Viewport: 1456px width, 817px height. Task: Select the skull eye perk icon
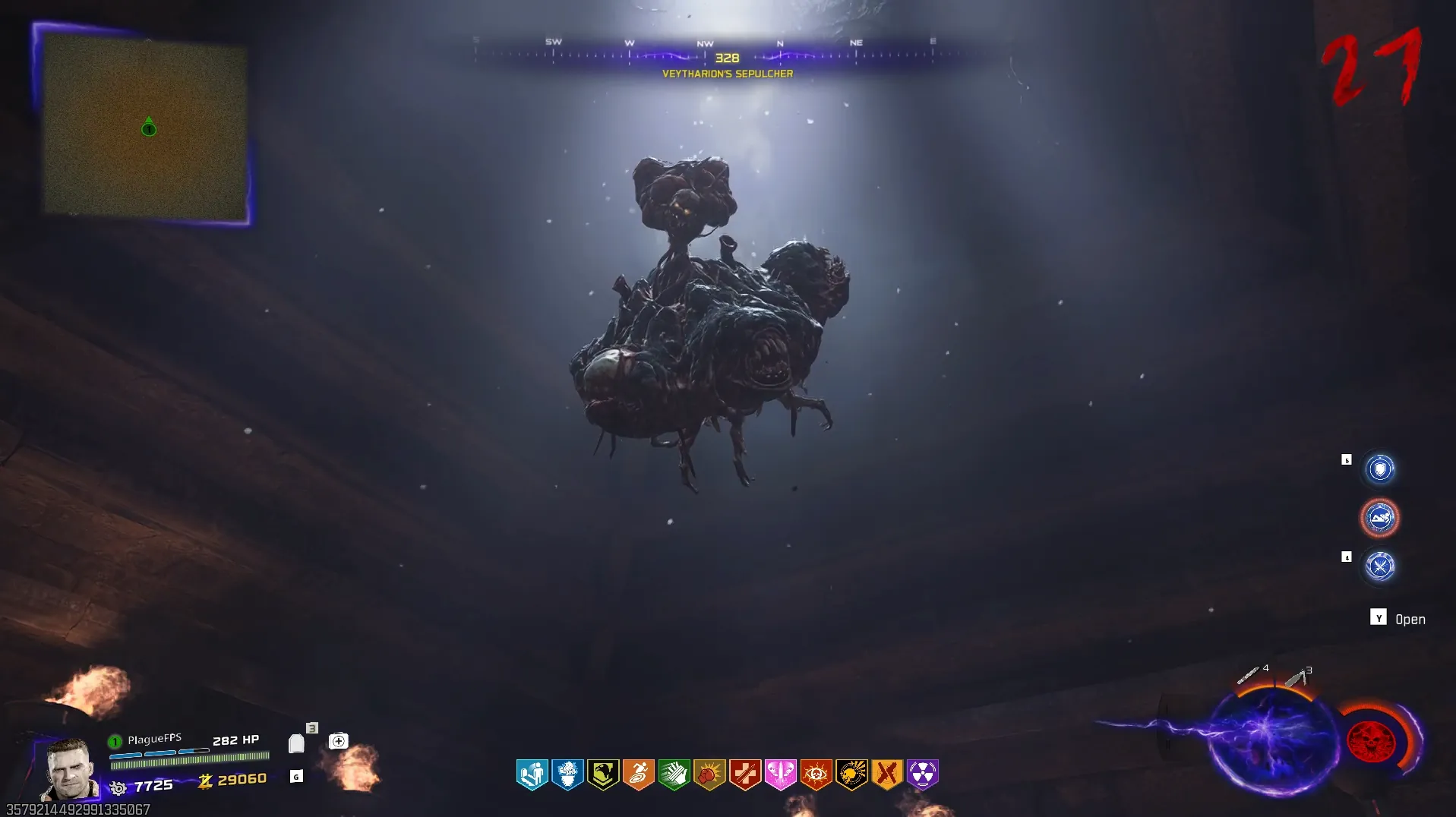(x=816, y=774)
